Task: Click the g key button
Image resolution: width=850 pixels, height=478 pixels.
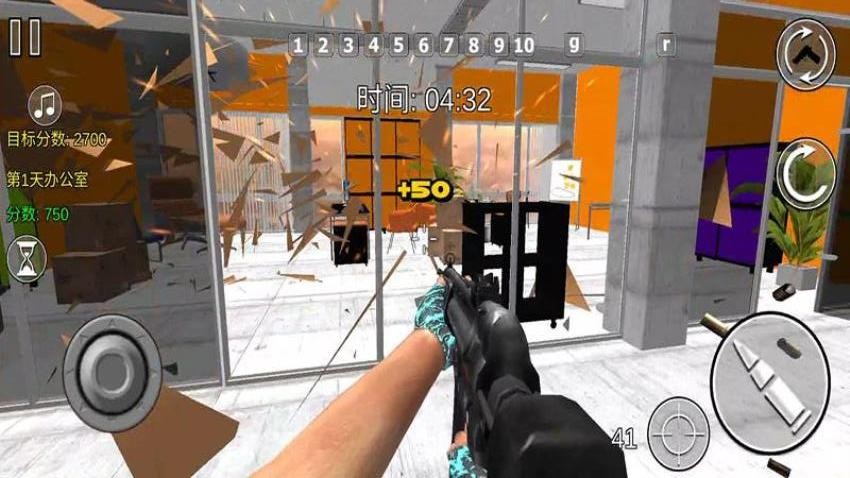Action: click(x=574, y=44)
